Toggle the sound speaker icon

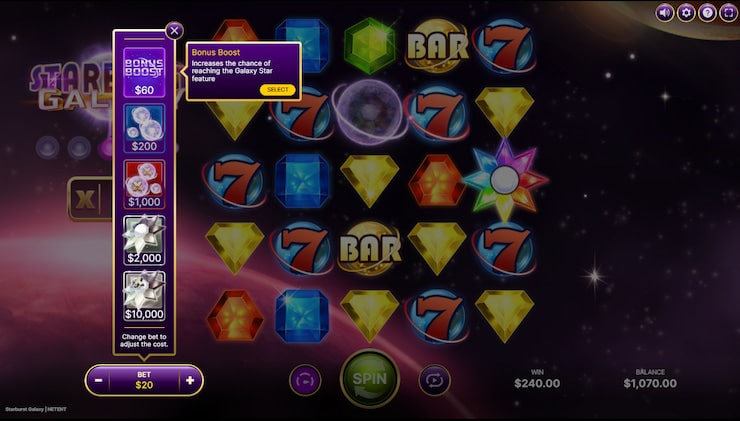tap(665, 13)
